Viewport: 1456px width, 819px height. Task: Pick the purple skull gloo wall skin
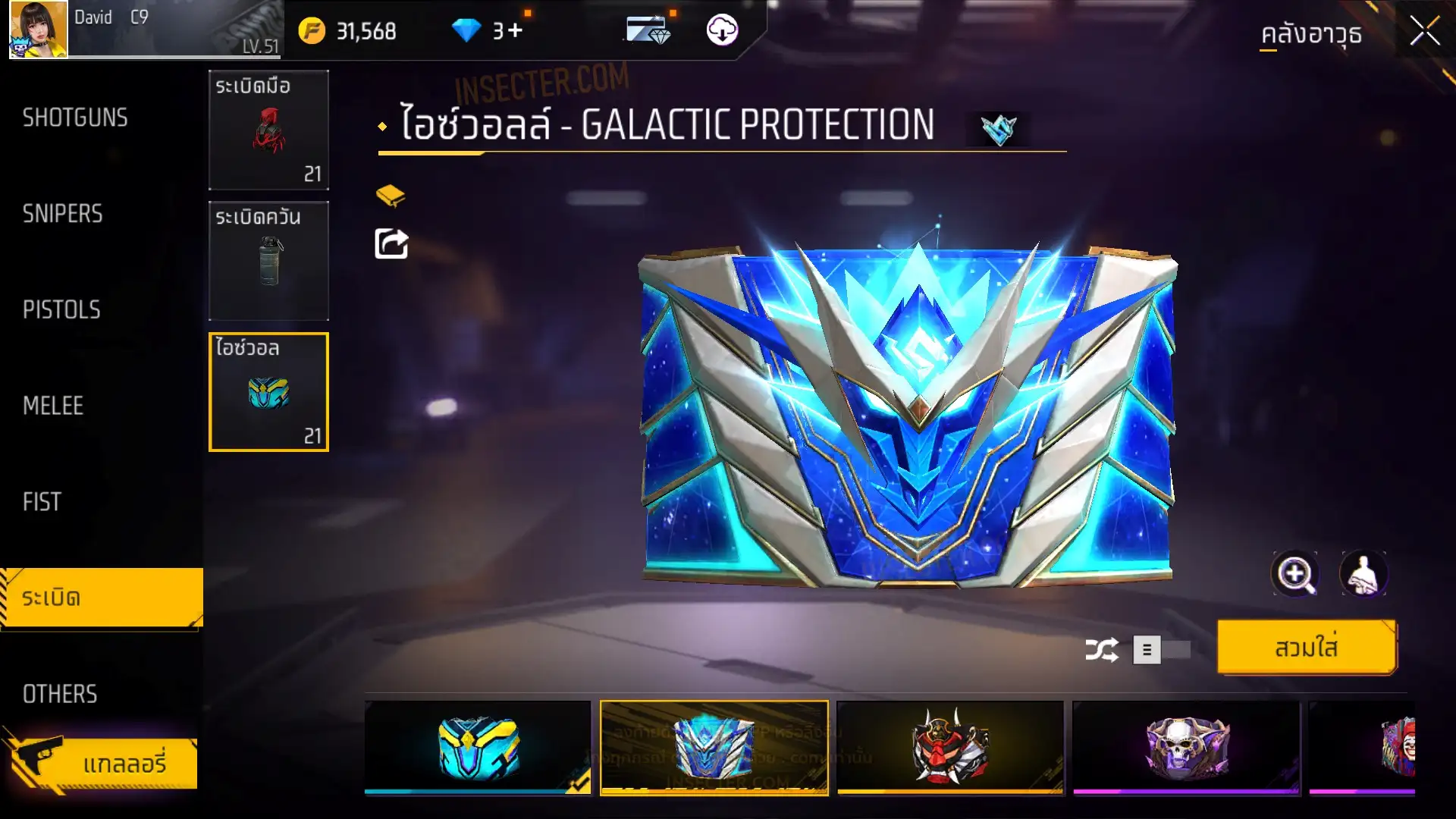pyautogui.click(x=1186, y=747)
